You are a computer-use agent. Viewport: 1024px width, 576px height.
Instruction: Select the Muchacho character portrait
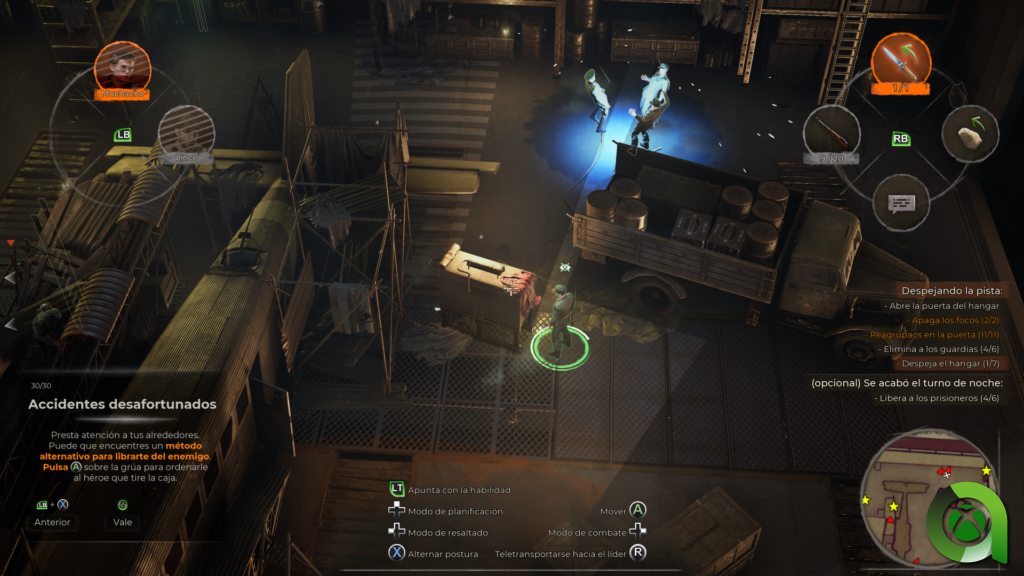click(x=123, y=68)
